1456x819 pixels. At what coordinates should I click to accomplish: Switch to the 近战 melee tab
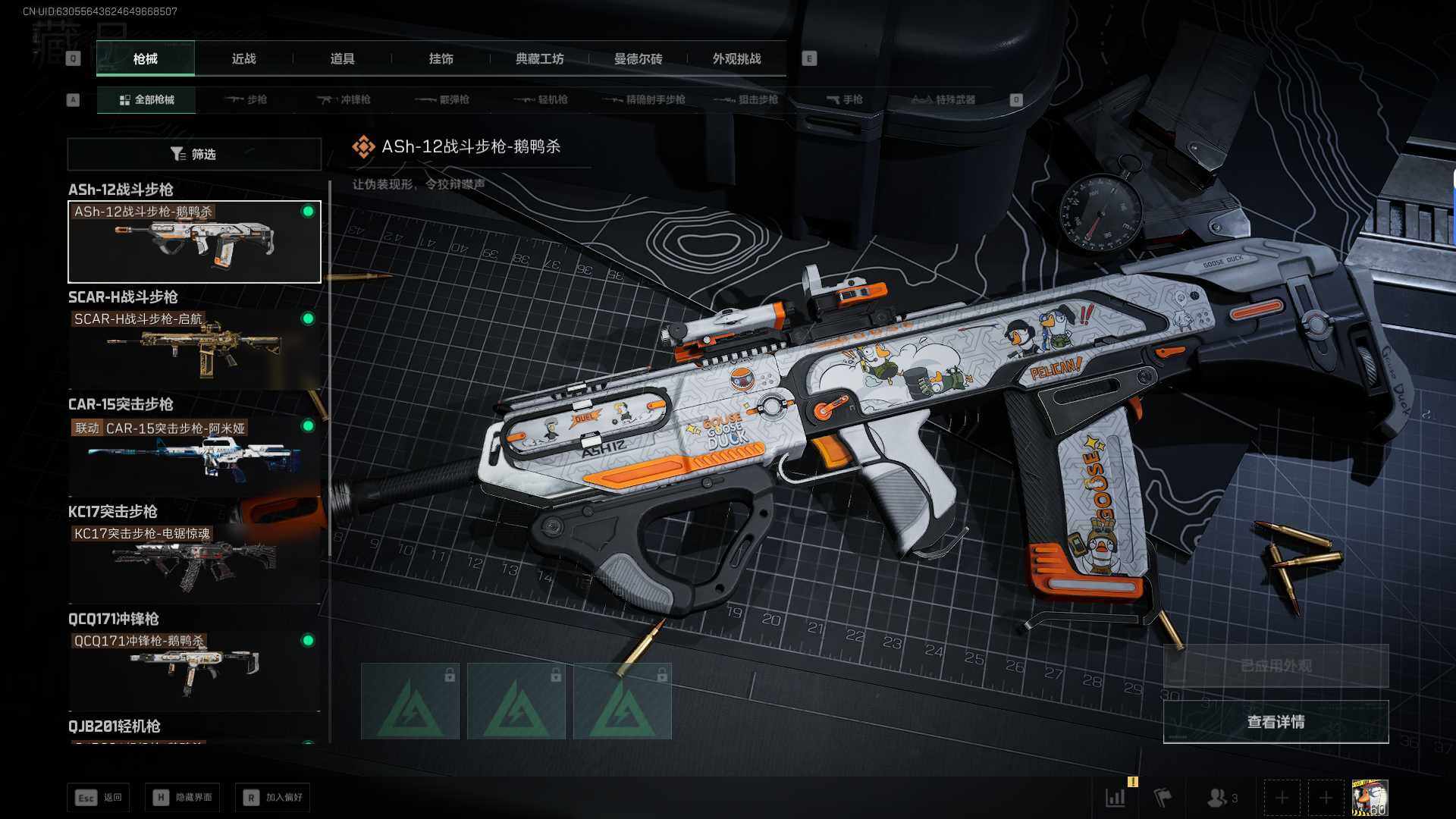coord(243,59)
